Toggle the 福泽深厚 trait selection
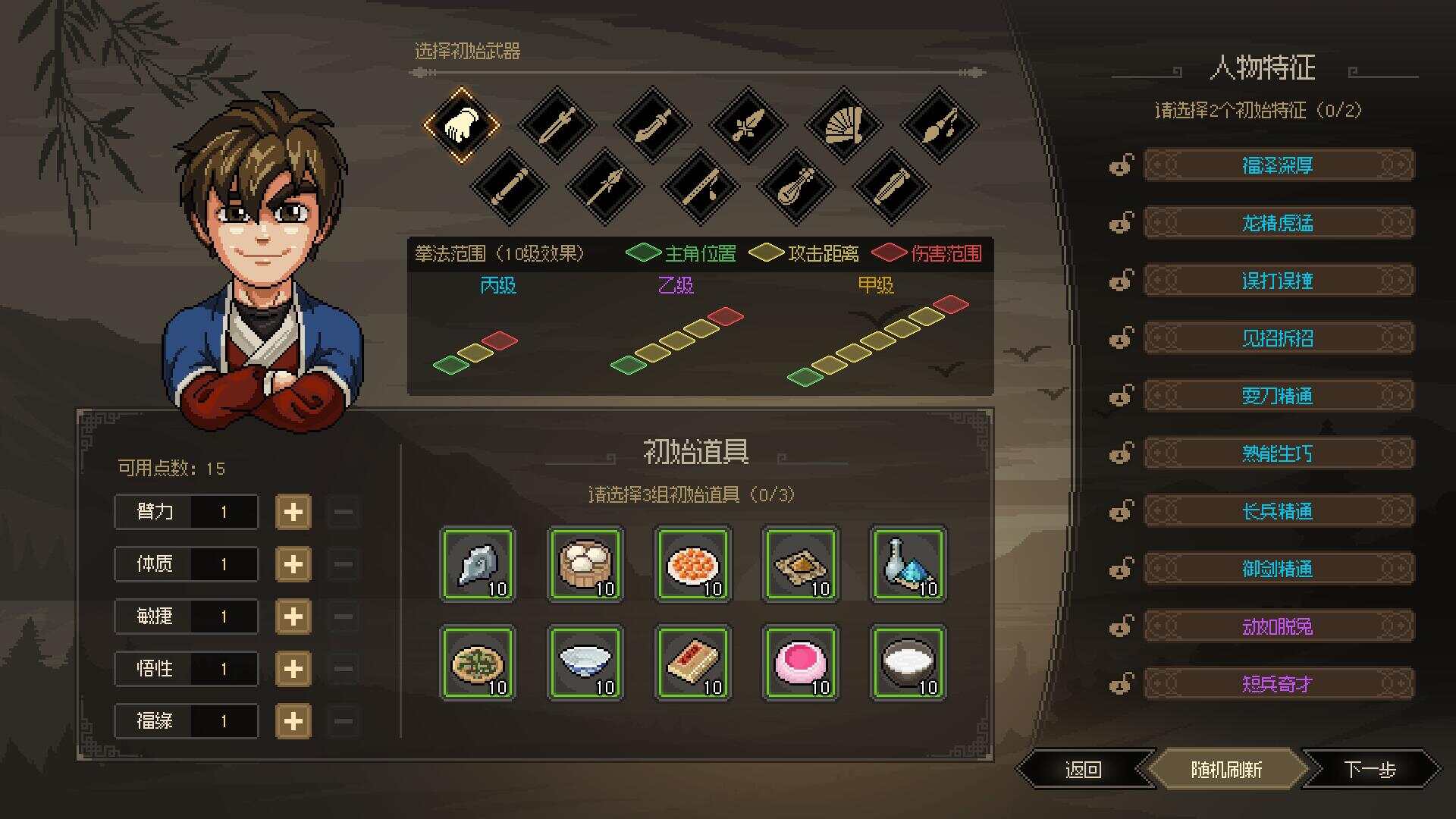 (x=1278, y=165)
